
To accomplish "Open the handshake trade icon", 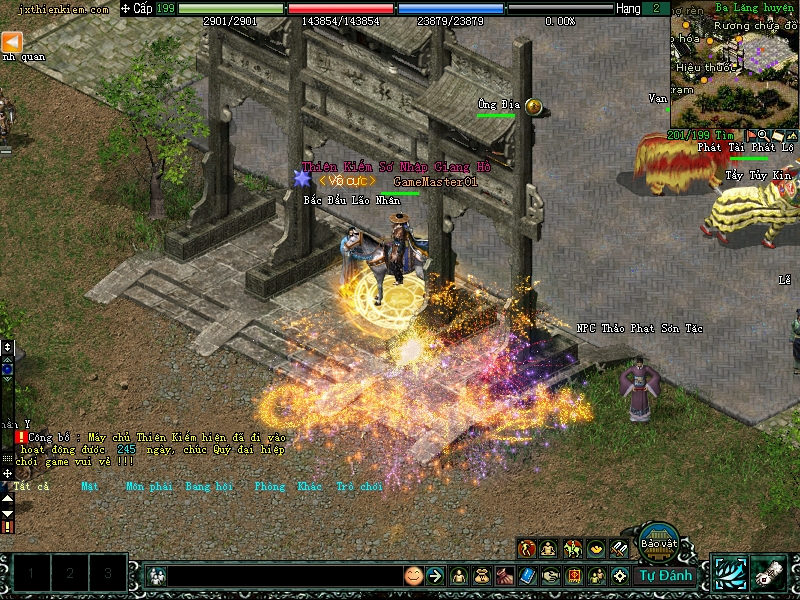I will [551, 576].
